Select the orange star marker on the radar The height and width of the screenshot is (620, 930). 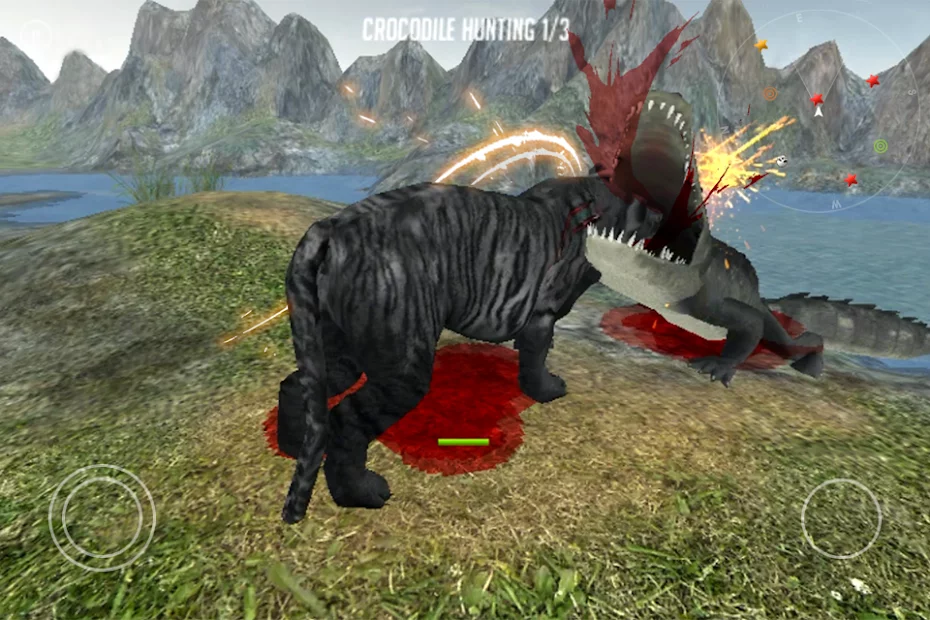(761, 45)
